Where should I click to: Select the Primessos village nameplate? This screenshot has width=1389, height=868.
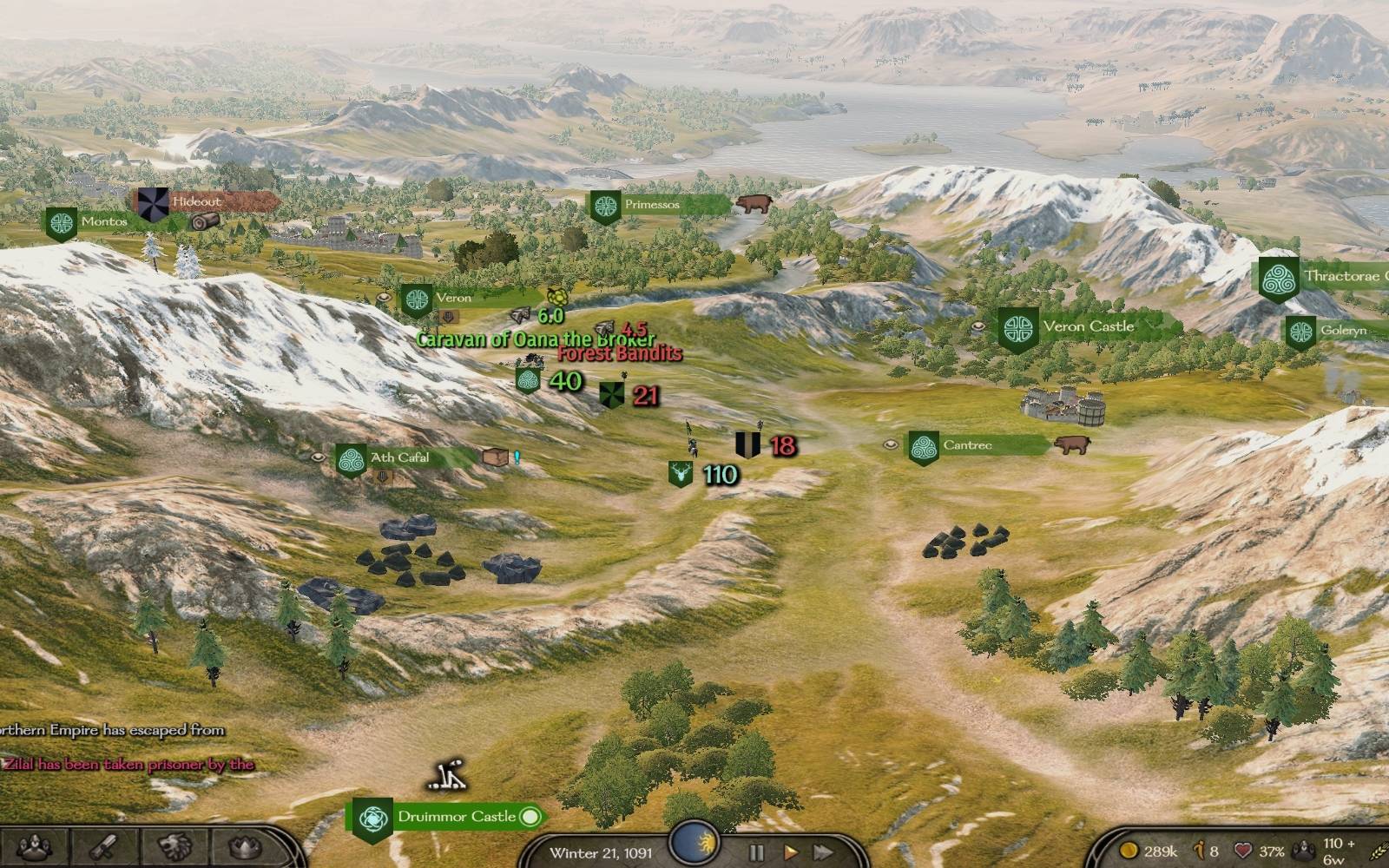(x=651, y=205)
